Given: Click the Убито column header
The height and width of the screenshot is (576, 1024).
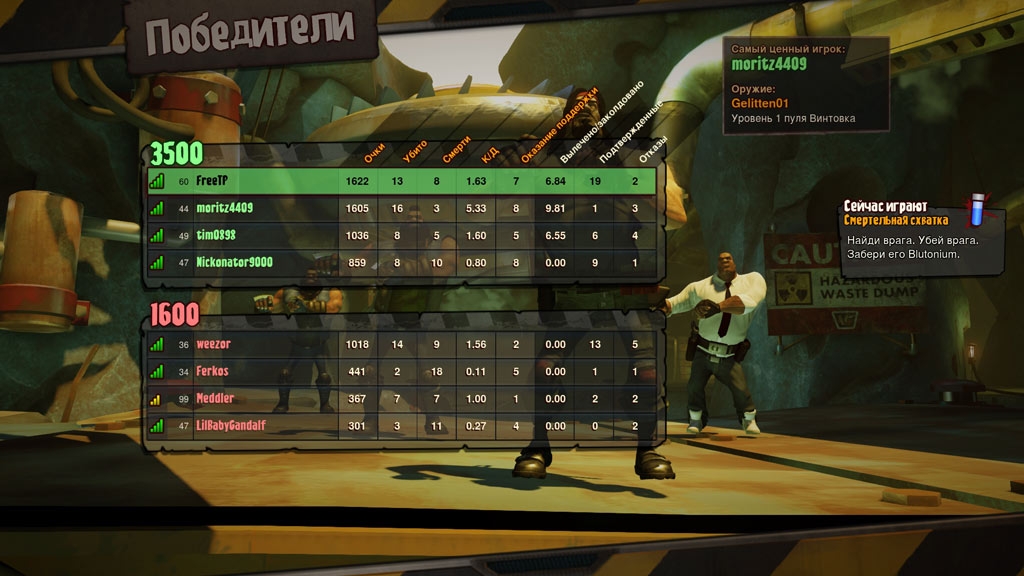Looking at the screenshot, I should (414, 150).
